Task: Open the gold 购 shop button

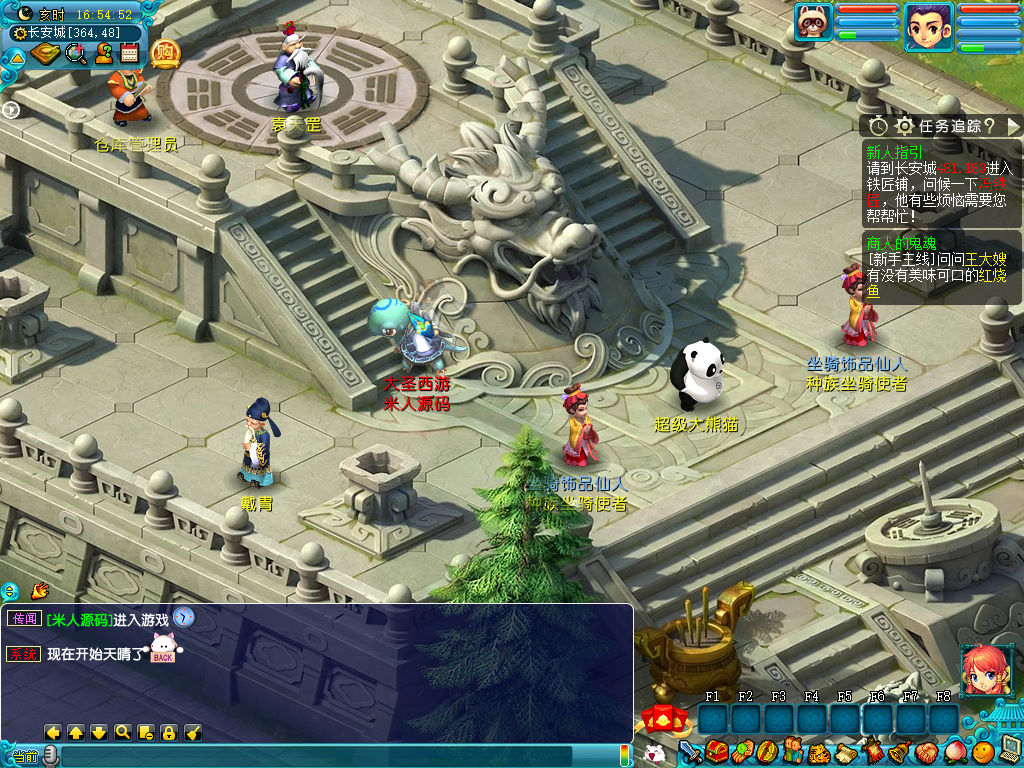Action: (166, 54)
